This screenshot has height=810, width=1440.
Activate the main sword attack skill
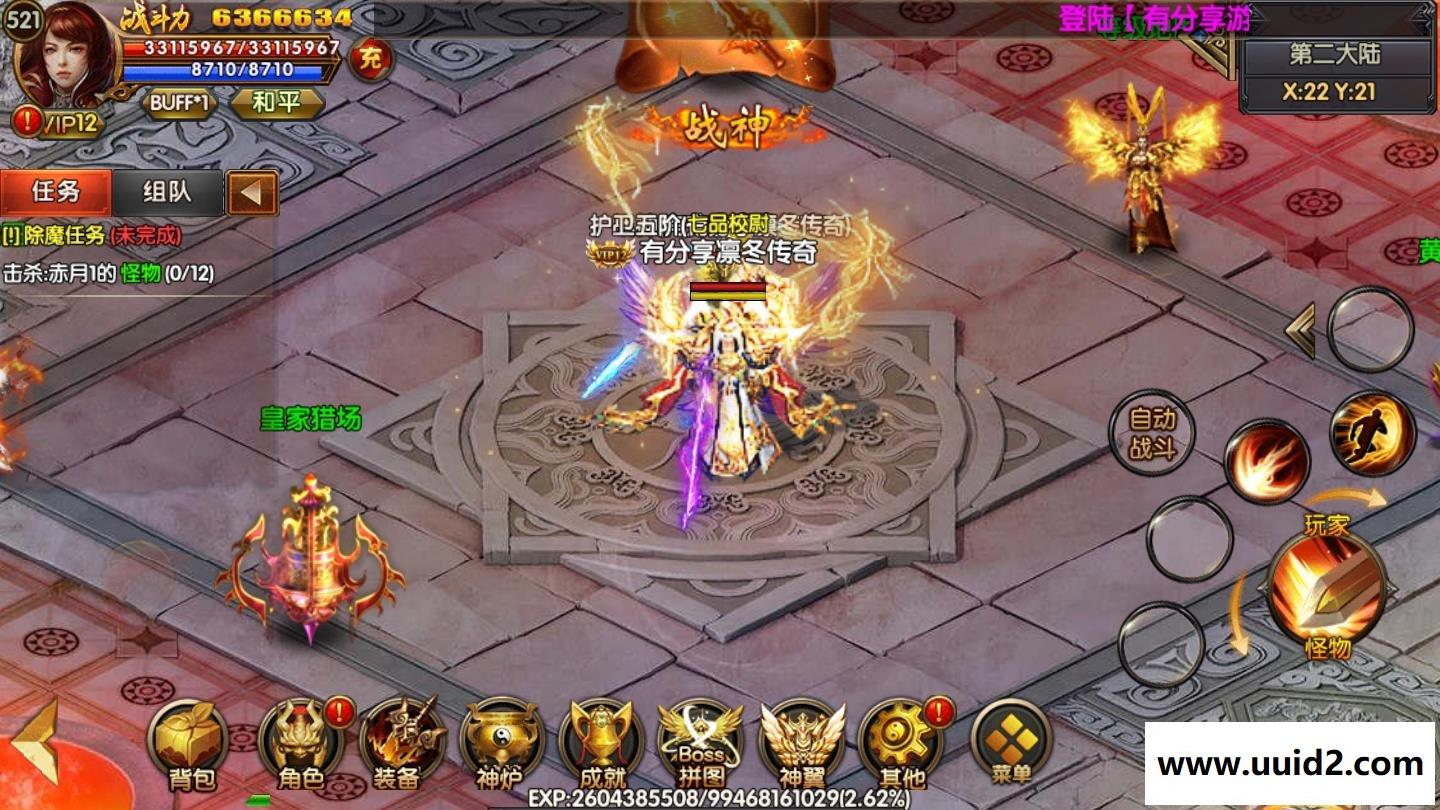click(1326, 588)
